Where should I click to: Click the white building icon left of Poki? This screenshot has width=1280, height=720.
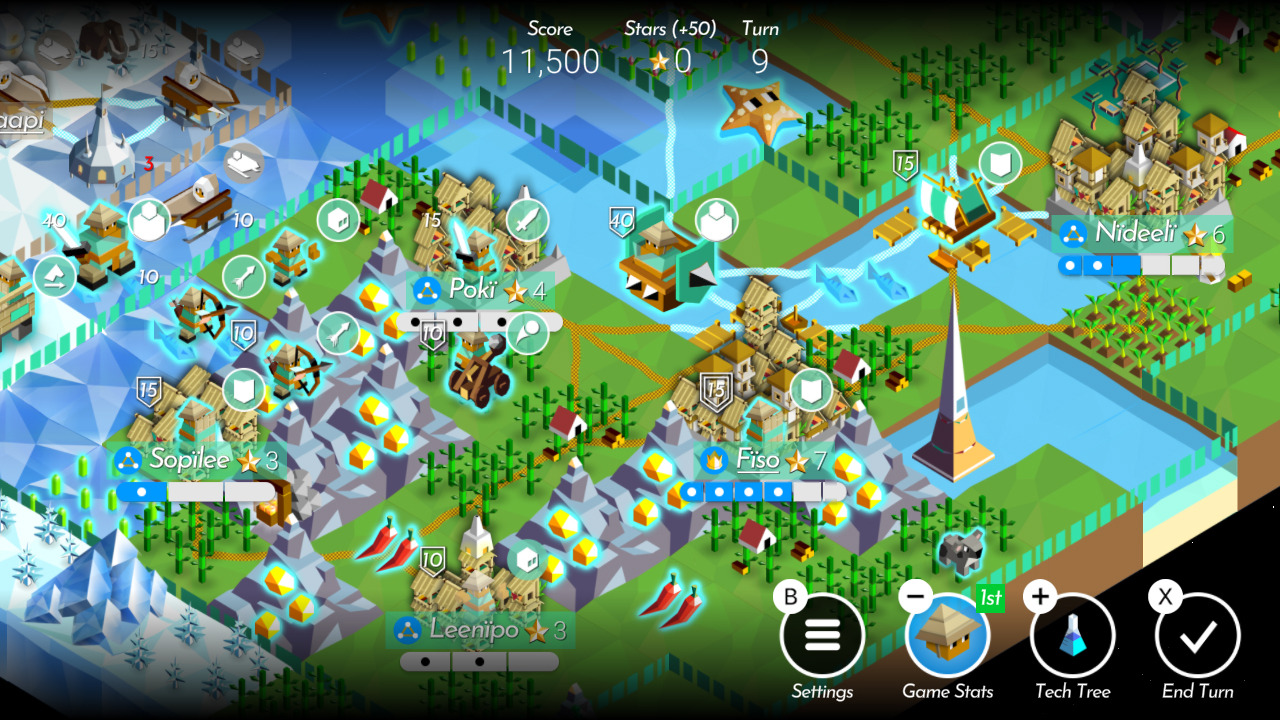(337, 220)
